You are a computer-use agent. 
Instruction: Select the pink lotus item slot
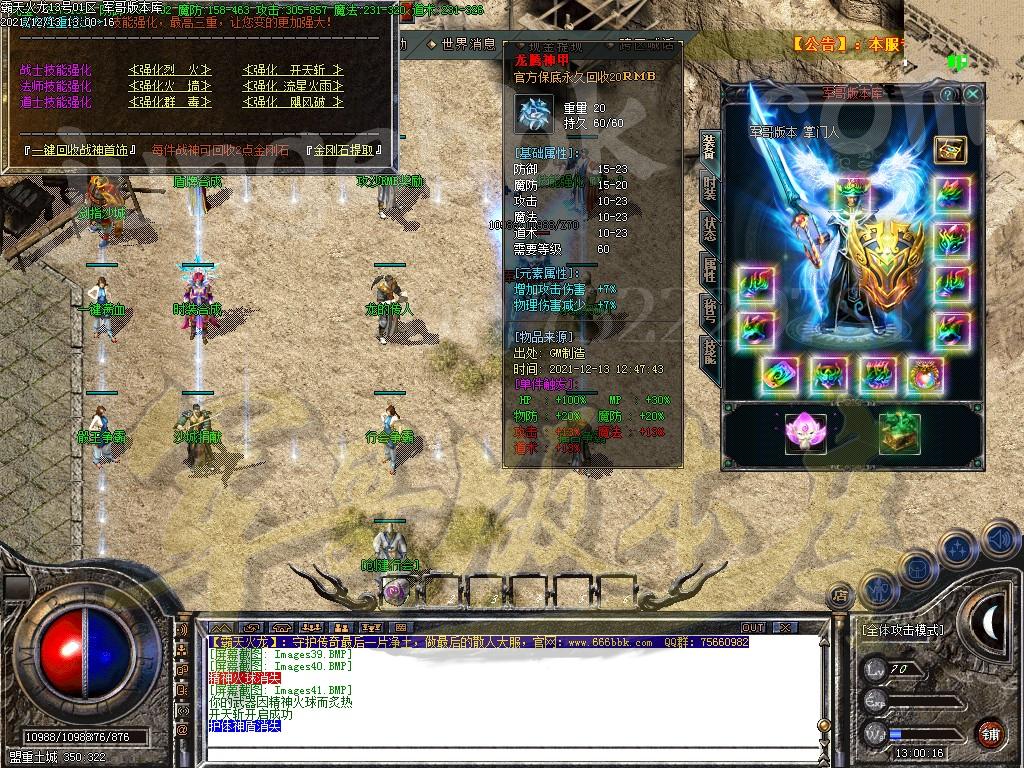pos(805,432)
